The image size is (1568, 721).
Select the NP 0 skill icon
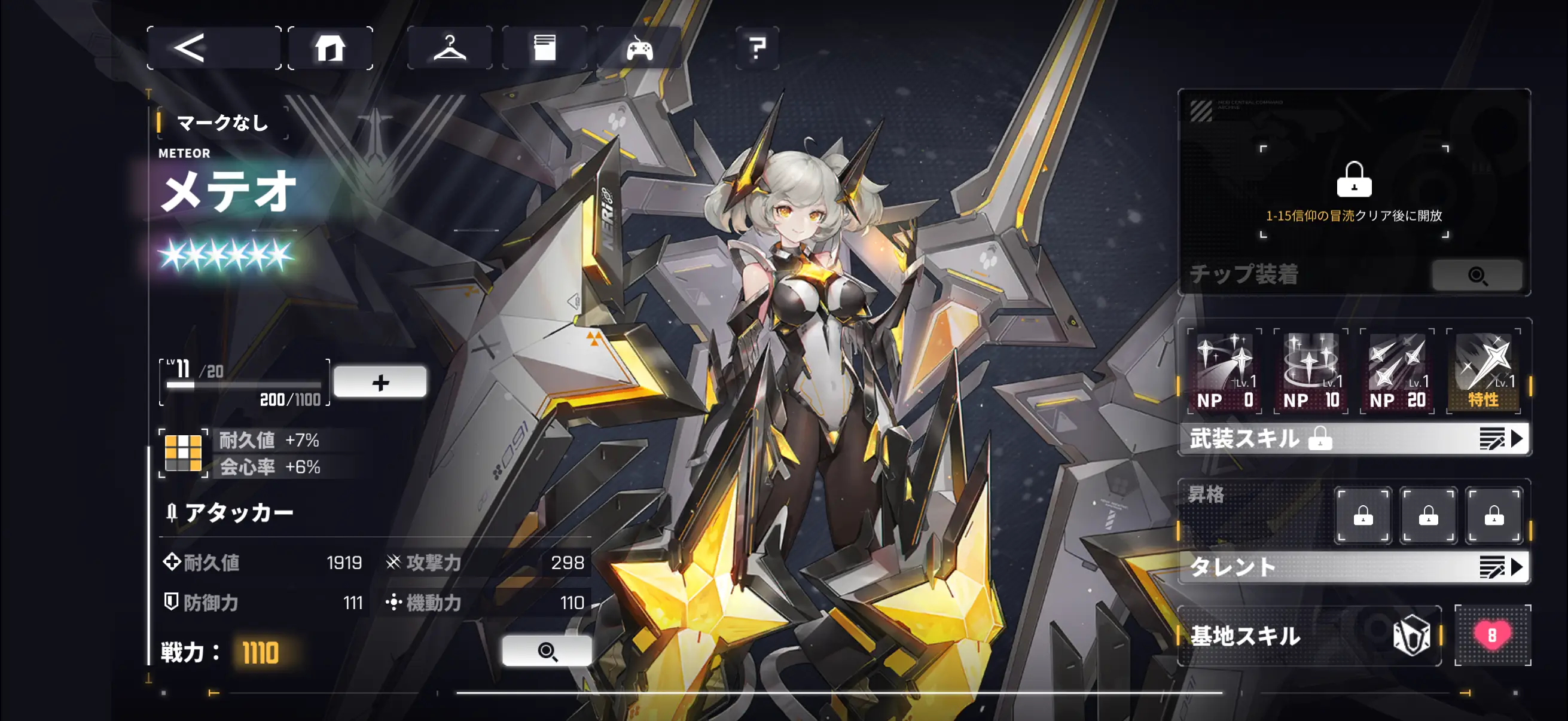(x=1225, y=371)
